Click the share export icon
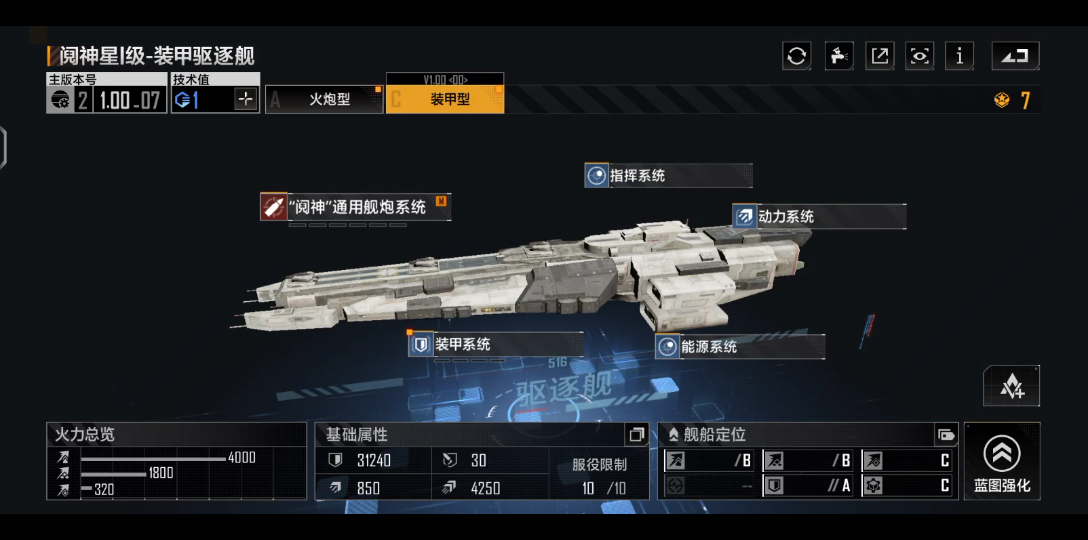This screenshot has height=540, width=1088. tap(879, 56)
